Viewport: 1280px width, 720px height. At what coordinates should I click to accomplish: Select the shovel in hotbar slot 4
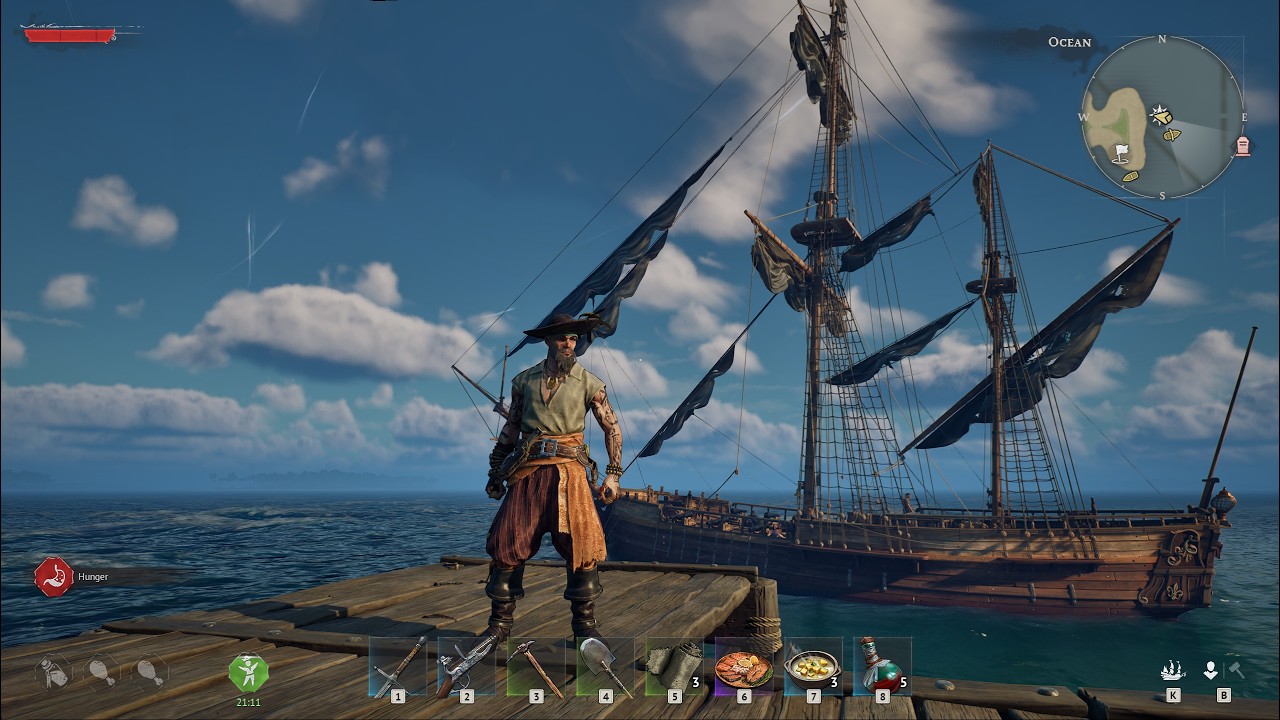tap(605, 666)
